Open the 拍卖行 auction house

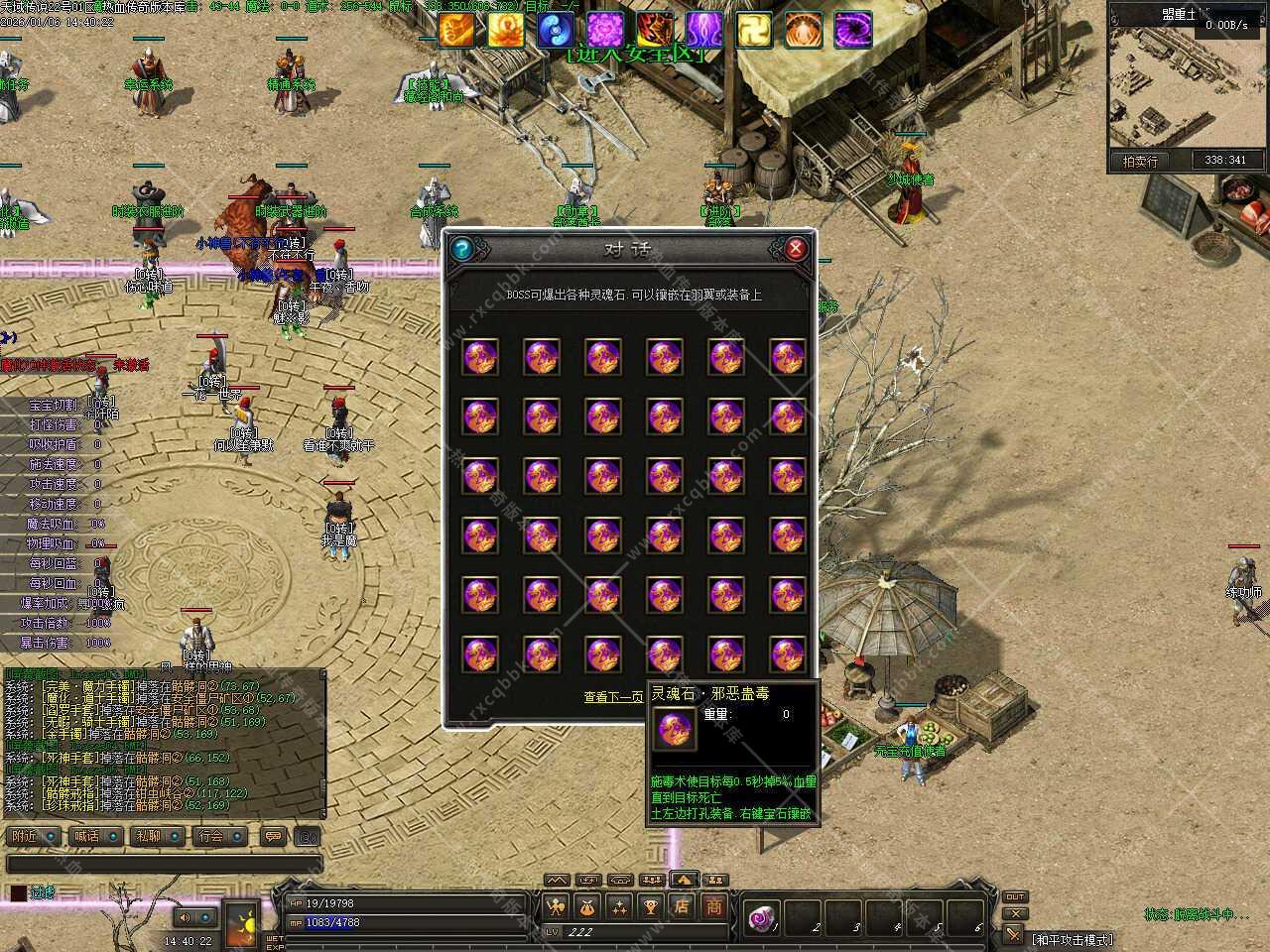[1140, 160]
